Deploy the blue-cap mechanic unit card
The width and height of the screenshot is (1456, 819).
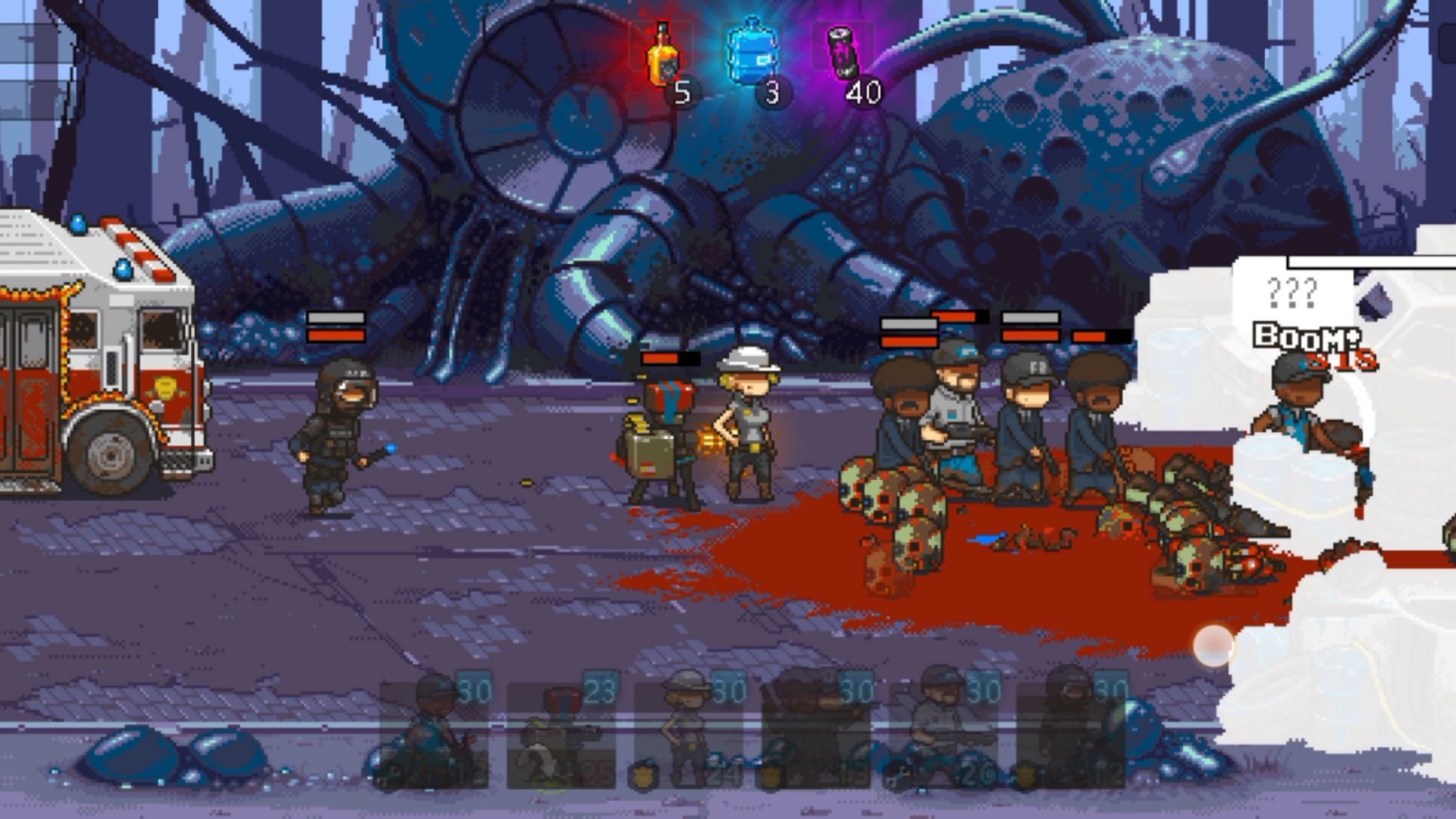pyautogui.click(x=435, y=732)
